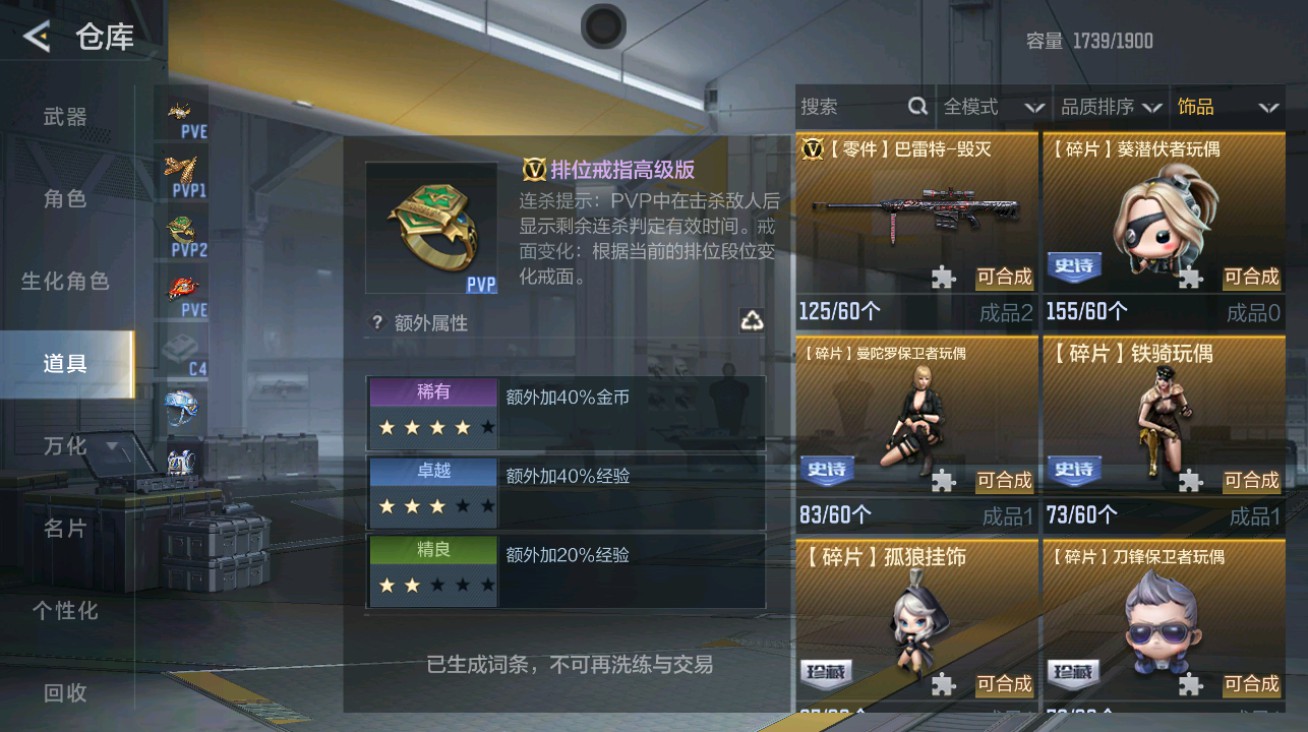Screen dimensions: 1308x732
Task: Click the puzzle piece icon on 巴雷特-毁灭 card
Action: (941, 278)
